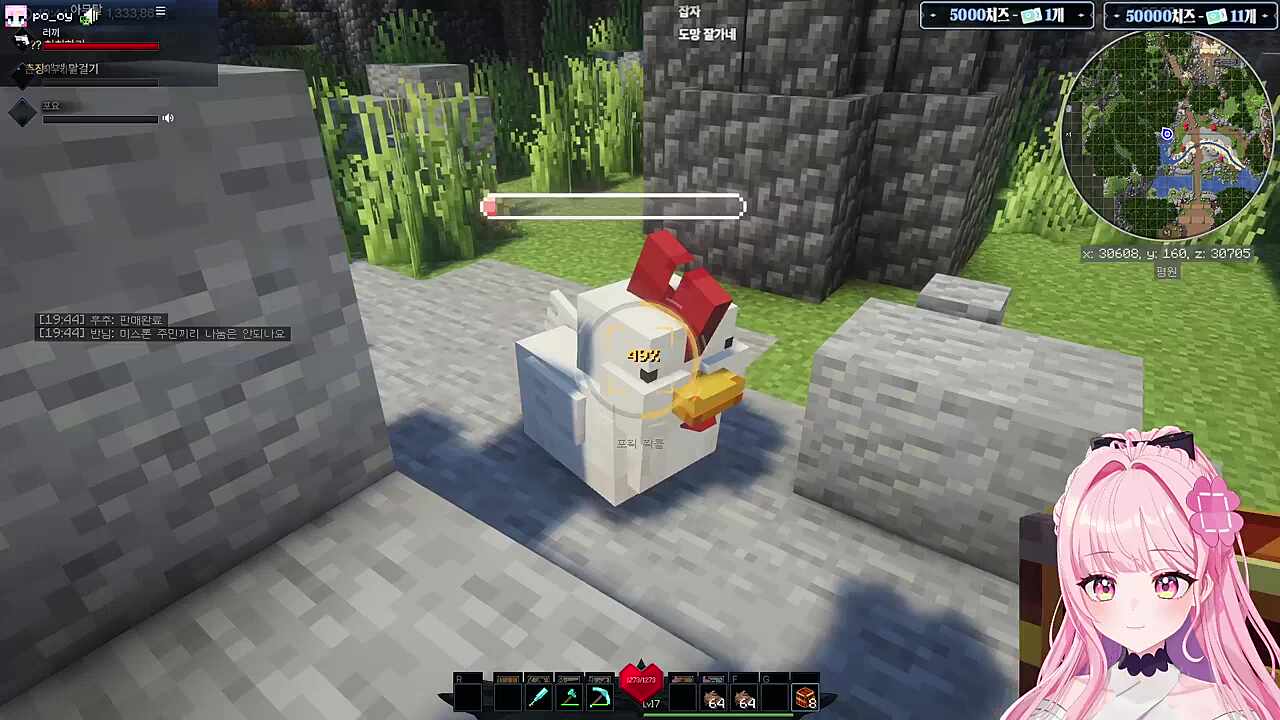Image resolution: width=1280 pixels, height=720 pixels.
Task: Toggle the speaker icon beside the volume bar
Action: pos(168,118)
